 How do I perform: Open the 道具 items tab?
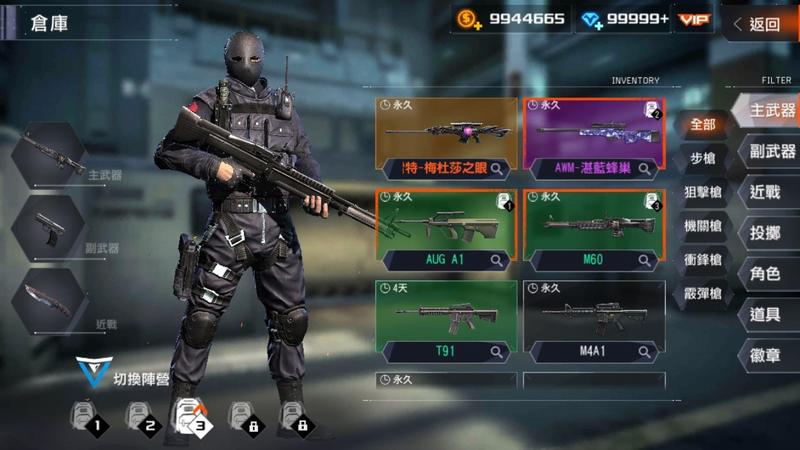(x=766, y=314)
